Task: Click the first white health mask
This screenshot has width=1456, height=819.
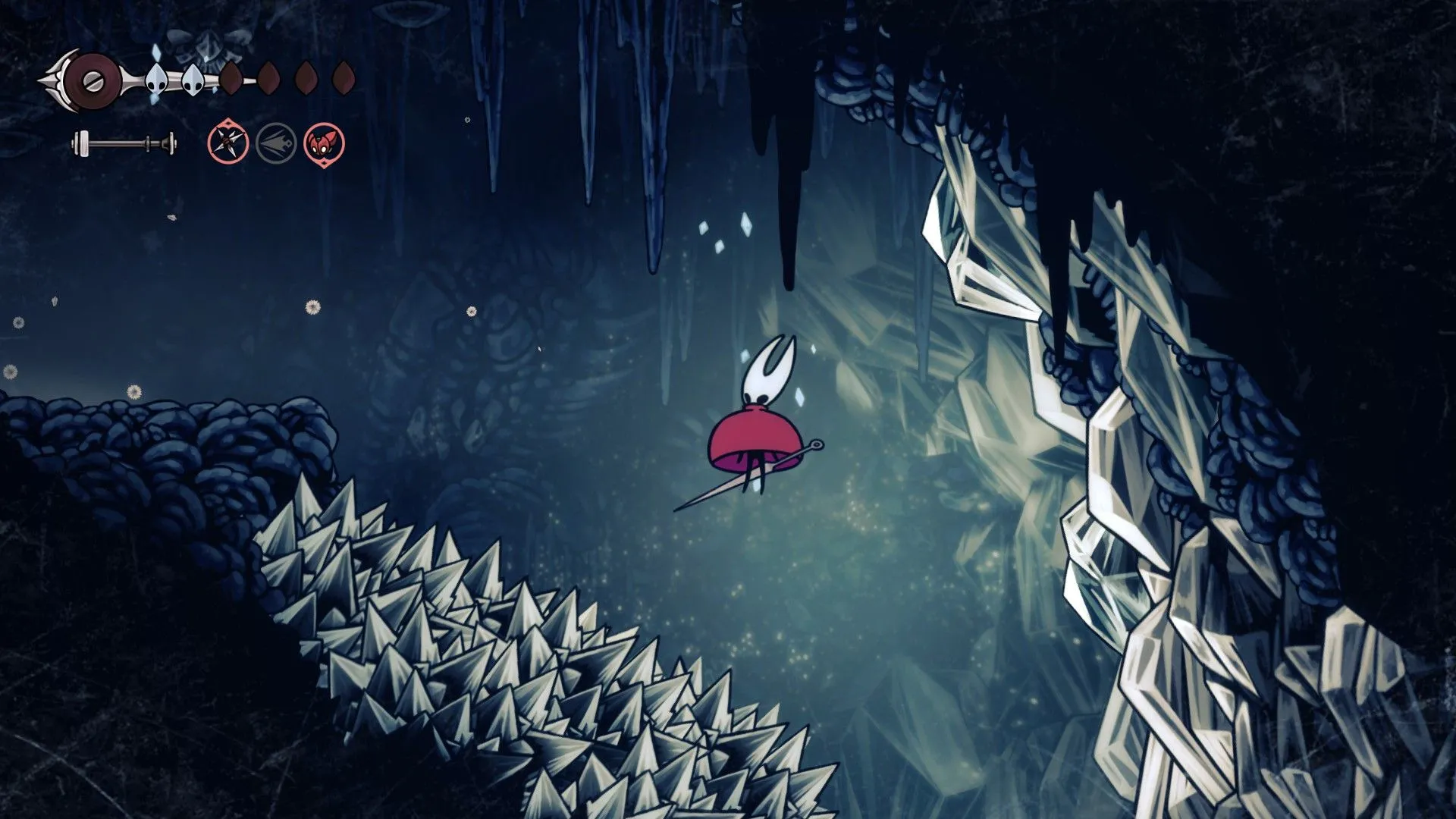Action: tap(157, 77)
